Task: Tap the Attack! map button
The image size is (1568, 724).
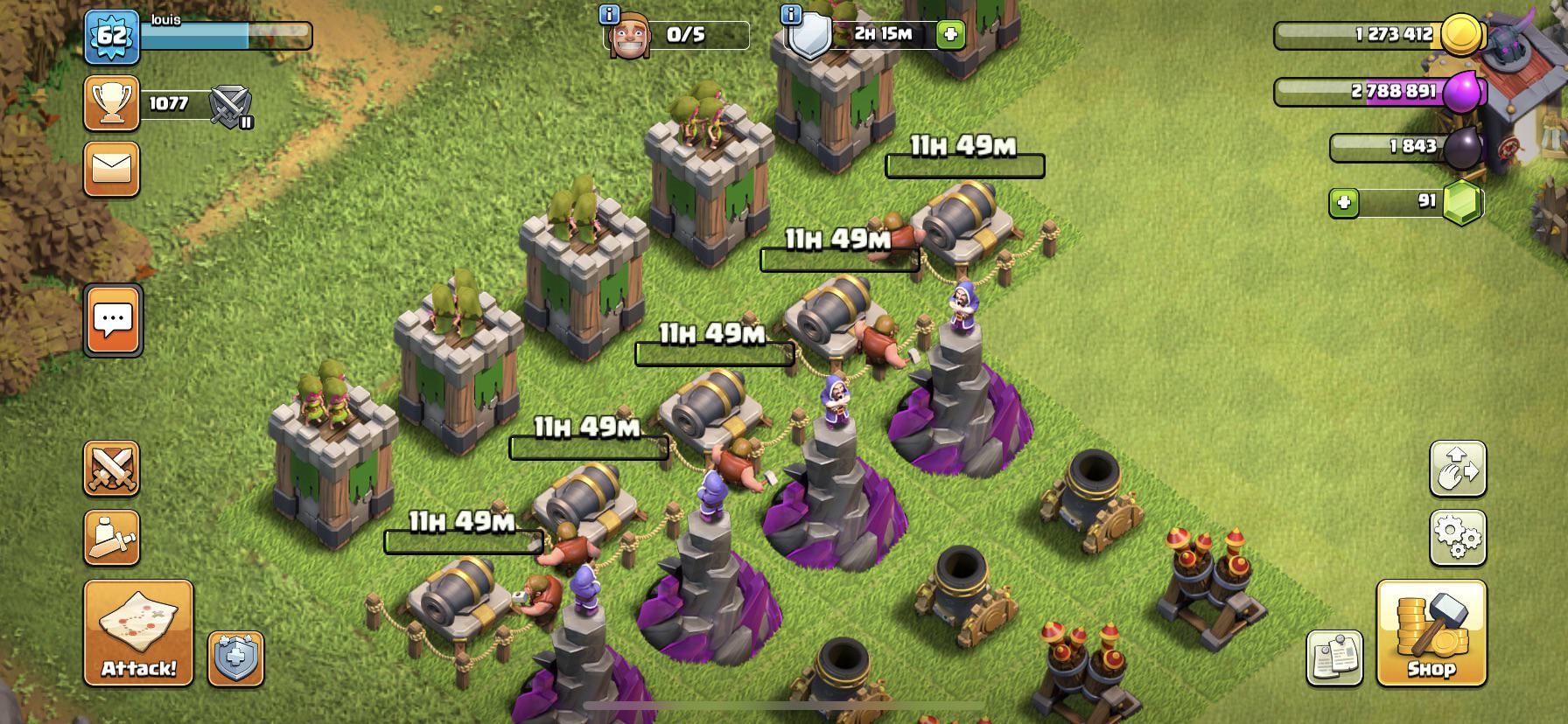Action: tap(138, 632)
